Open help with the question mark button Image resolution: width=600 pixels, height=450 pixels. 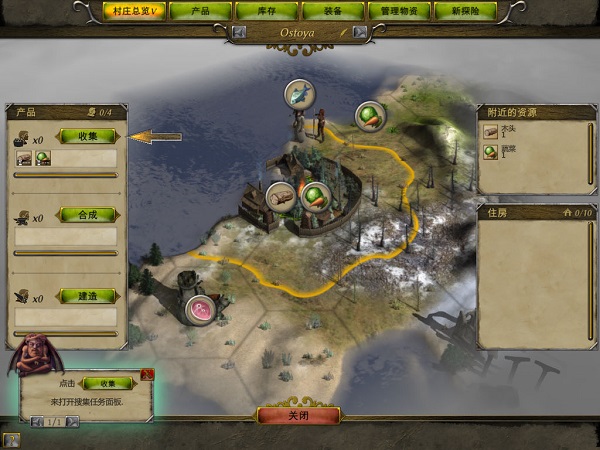[x=10, y=438]
